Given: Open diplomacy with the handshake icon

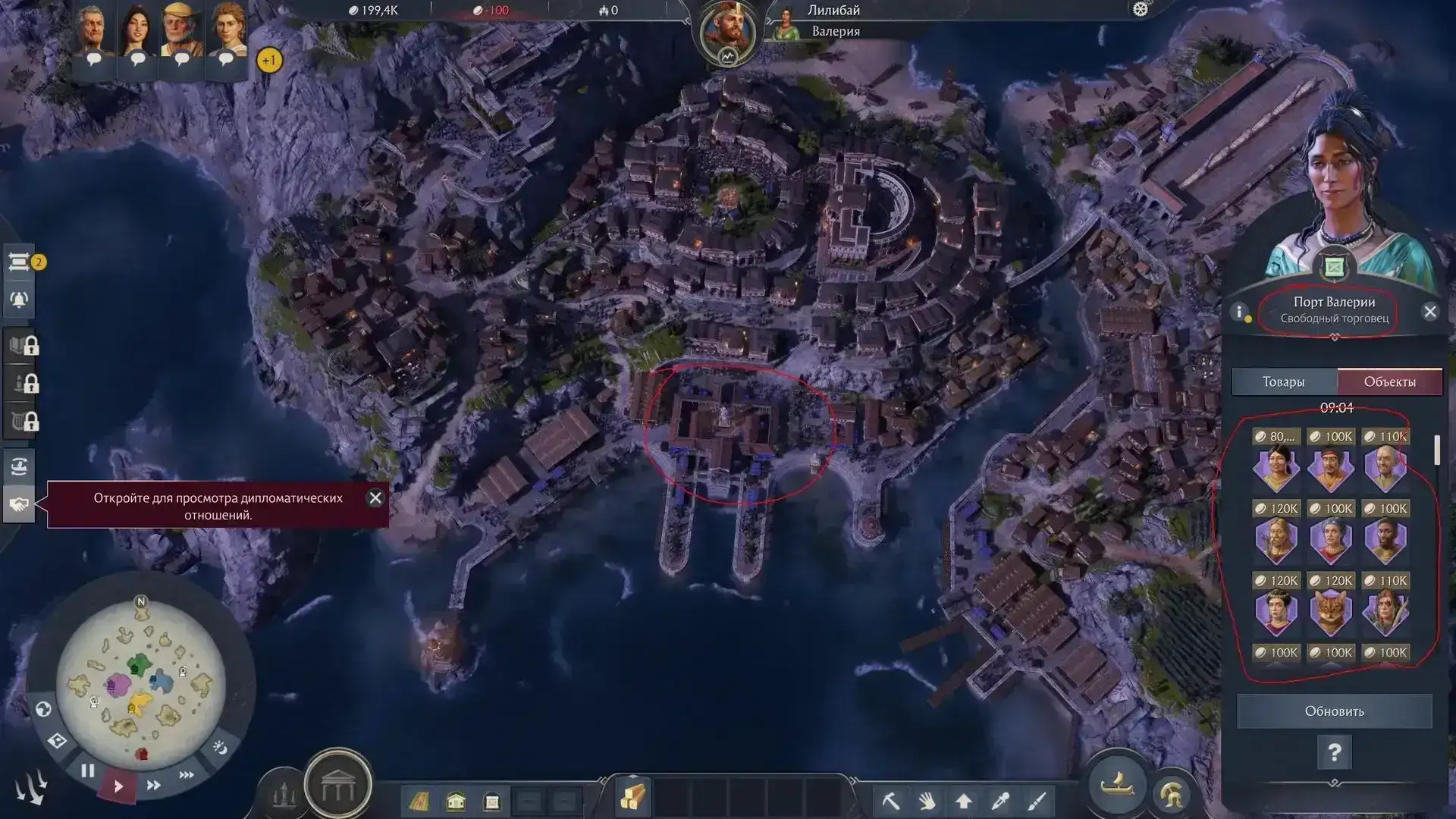Looking at the screenshot, I should click(19, 504).
